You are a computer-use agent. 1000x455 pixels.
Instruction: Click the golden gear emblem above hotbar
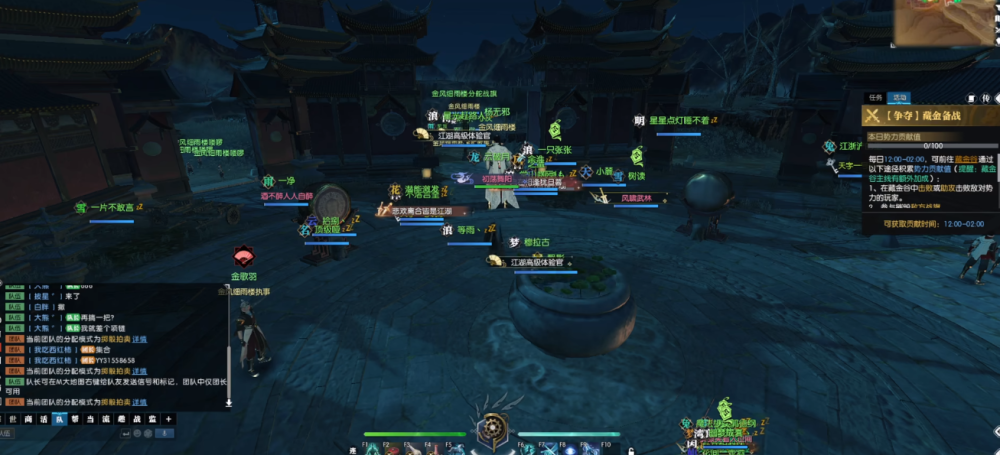tap(493, 426)
